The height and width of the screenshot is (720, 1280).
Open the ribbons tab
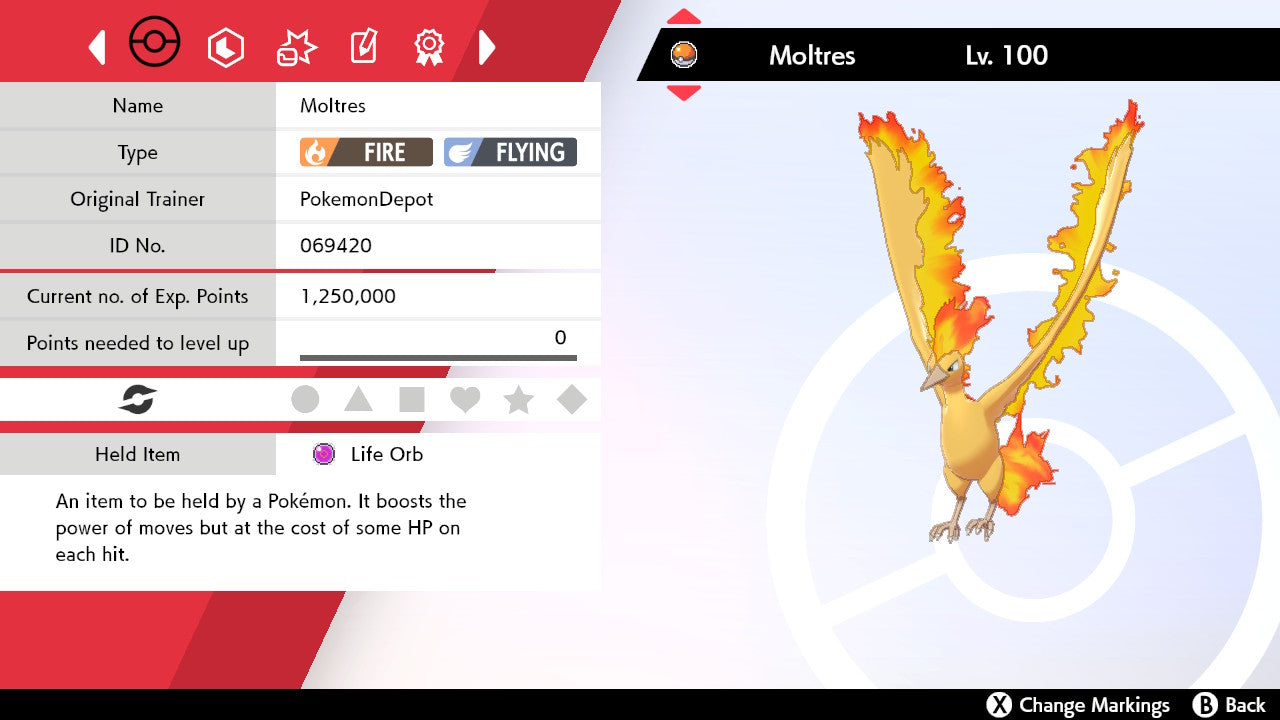429,47
